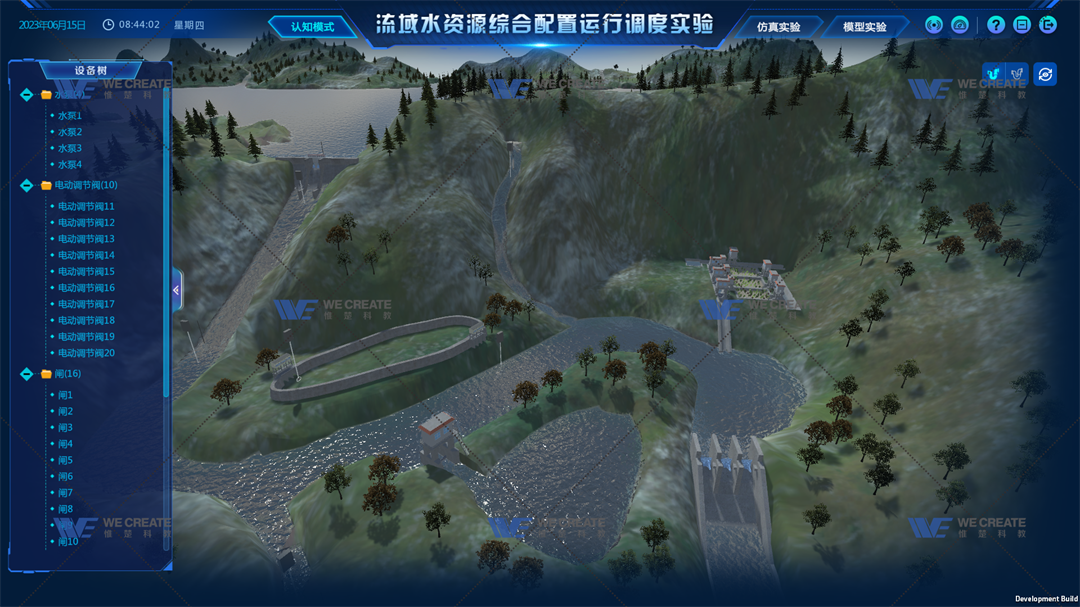This screenshot has height=607, width=1080.
Task: Click the minimize window icon
Action: pos(1021,25)
